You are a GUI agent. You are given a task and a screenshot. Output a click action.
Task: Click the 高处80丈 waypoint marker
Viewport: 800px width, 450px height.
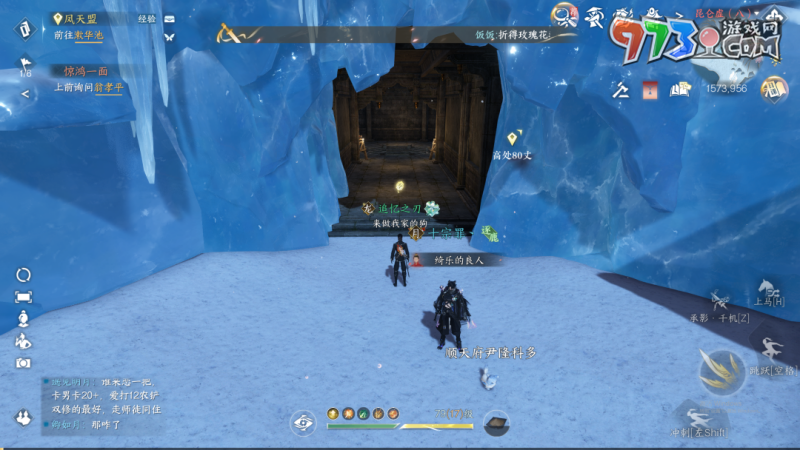[x=513, y=138]
